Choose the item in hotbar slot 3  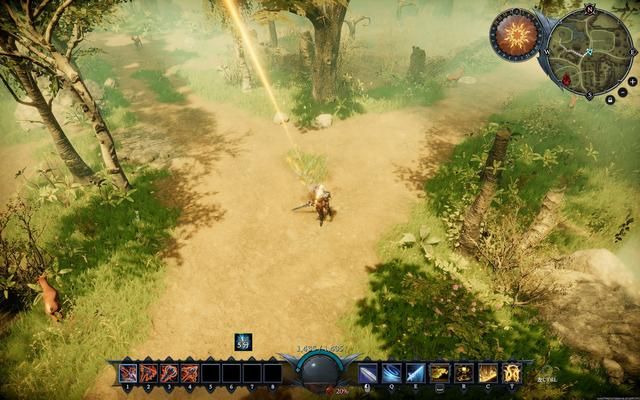(169, 373)
